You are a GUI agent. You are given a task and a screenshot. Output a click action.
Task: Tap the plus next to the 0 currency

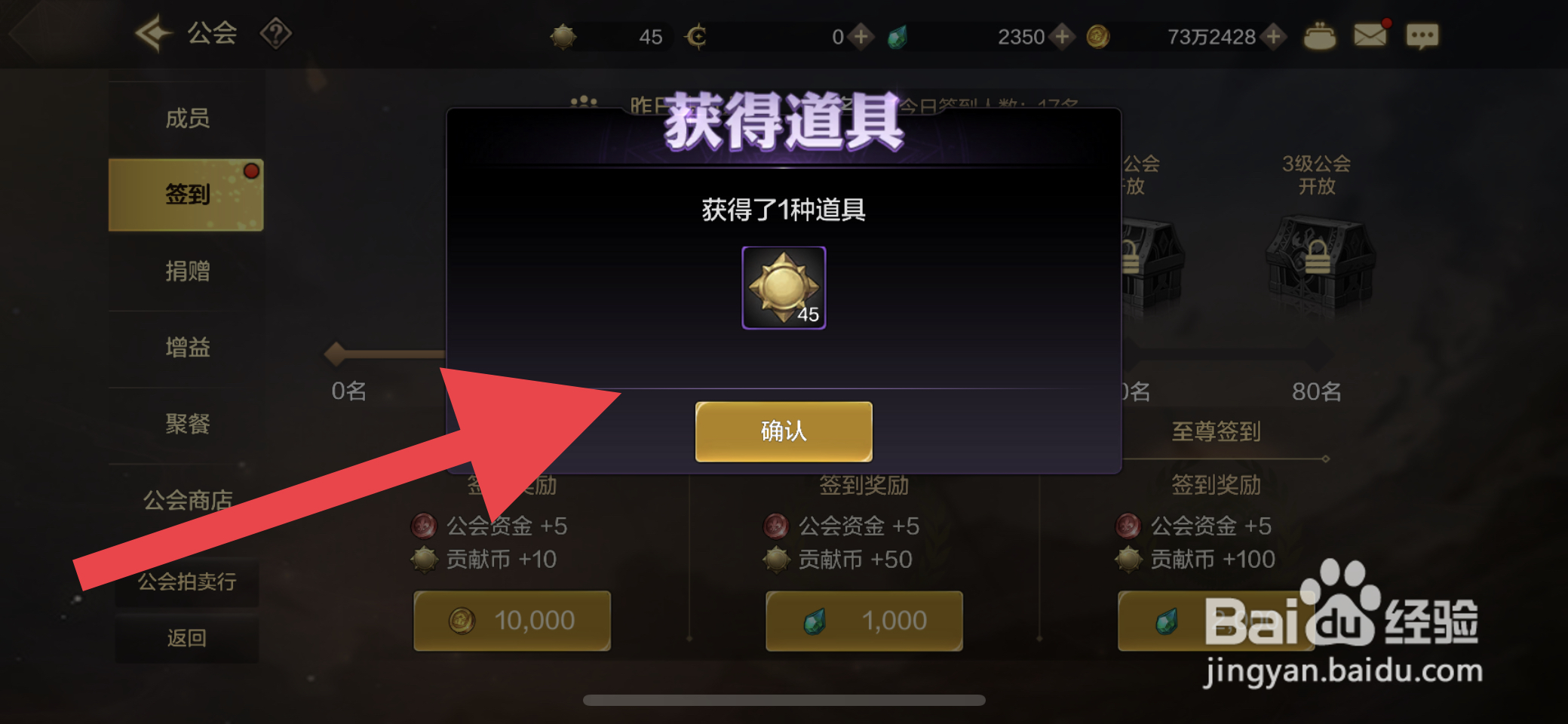[x=860, y=35]
